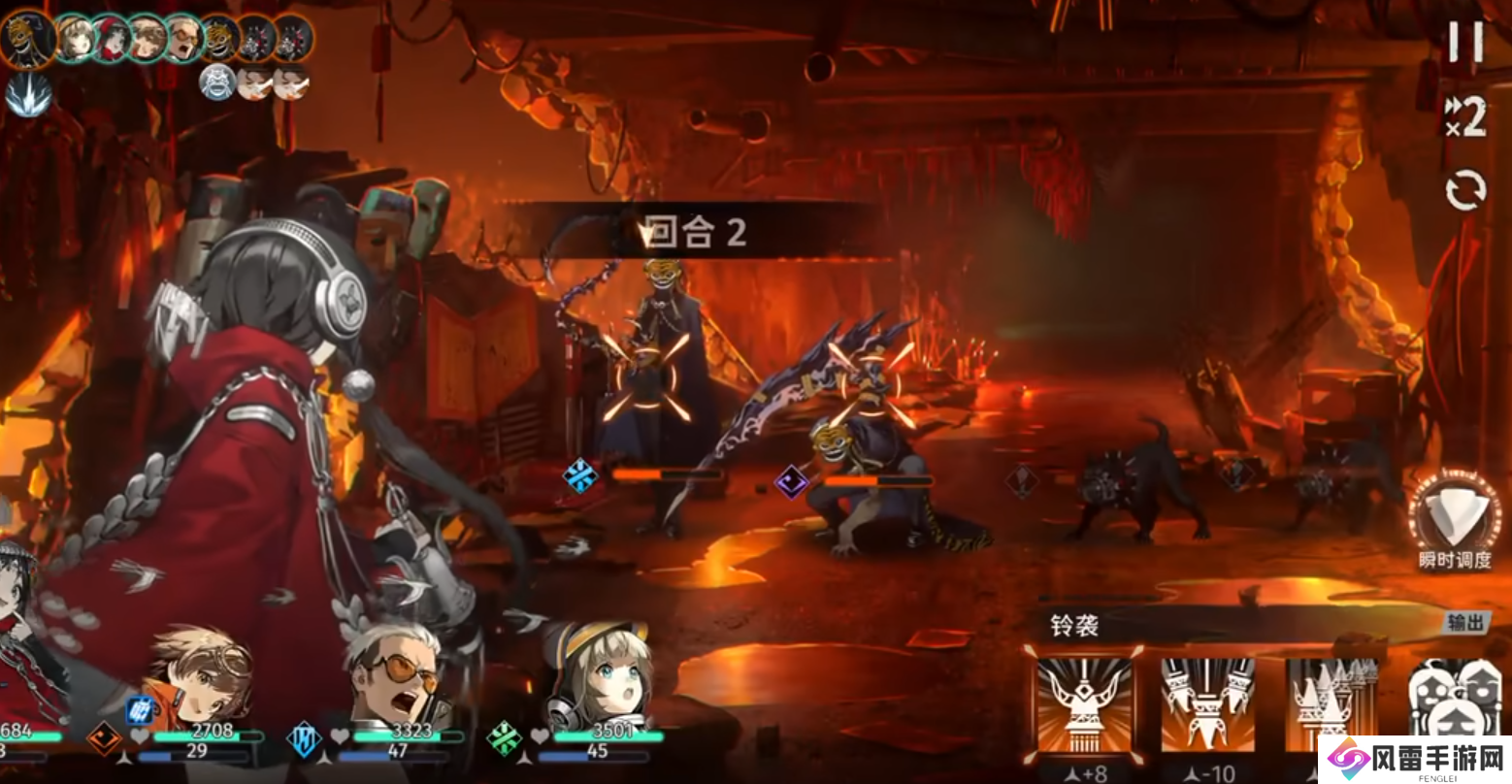Inspect the blue beast face buff icon

(218, 83)
